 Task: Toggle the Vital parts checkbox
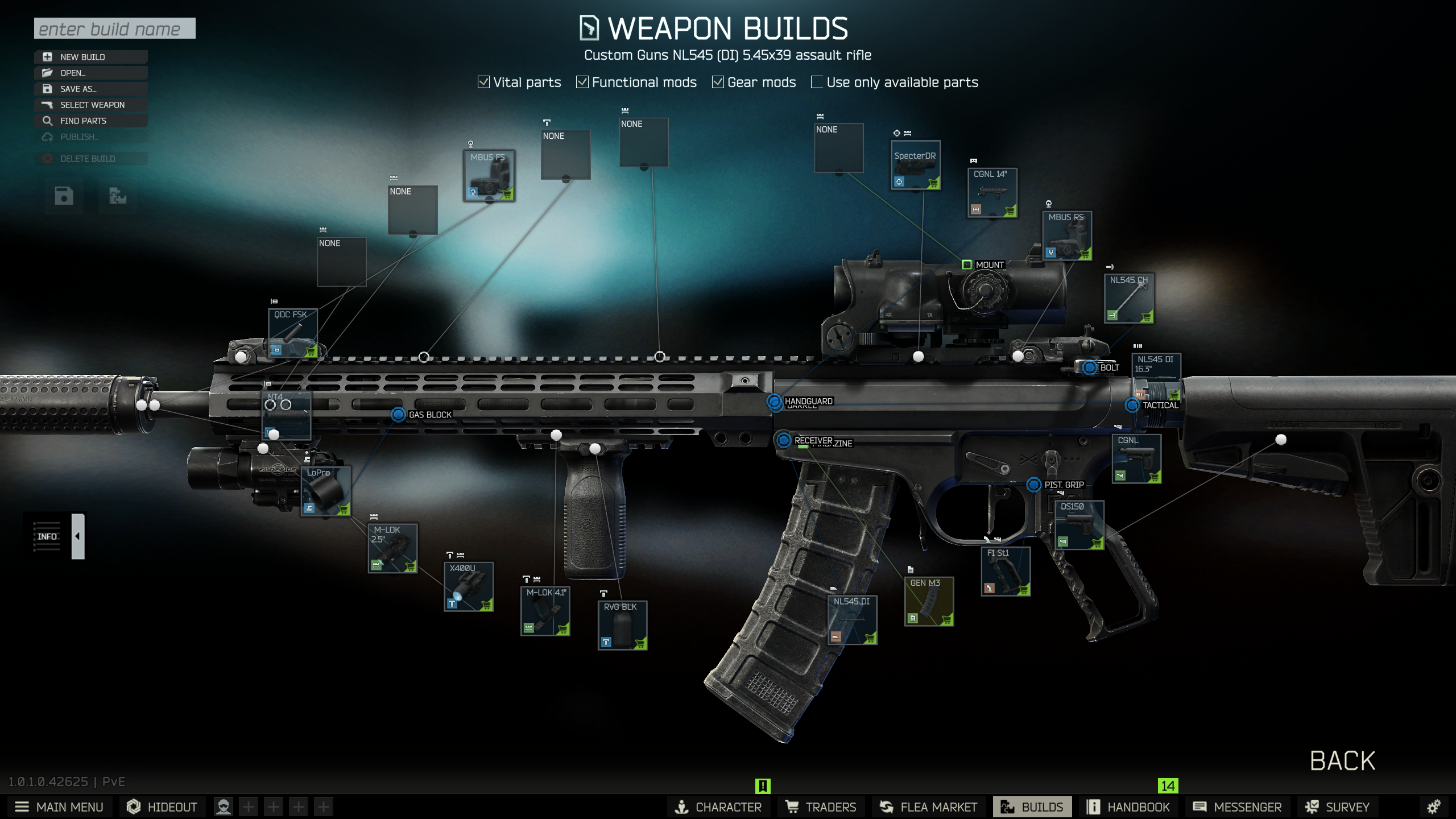point(484,82)
